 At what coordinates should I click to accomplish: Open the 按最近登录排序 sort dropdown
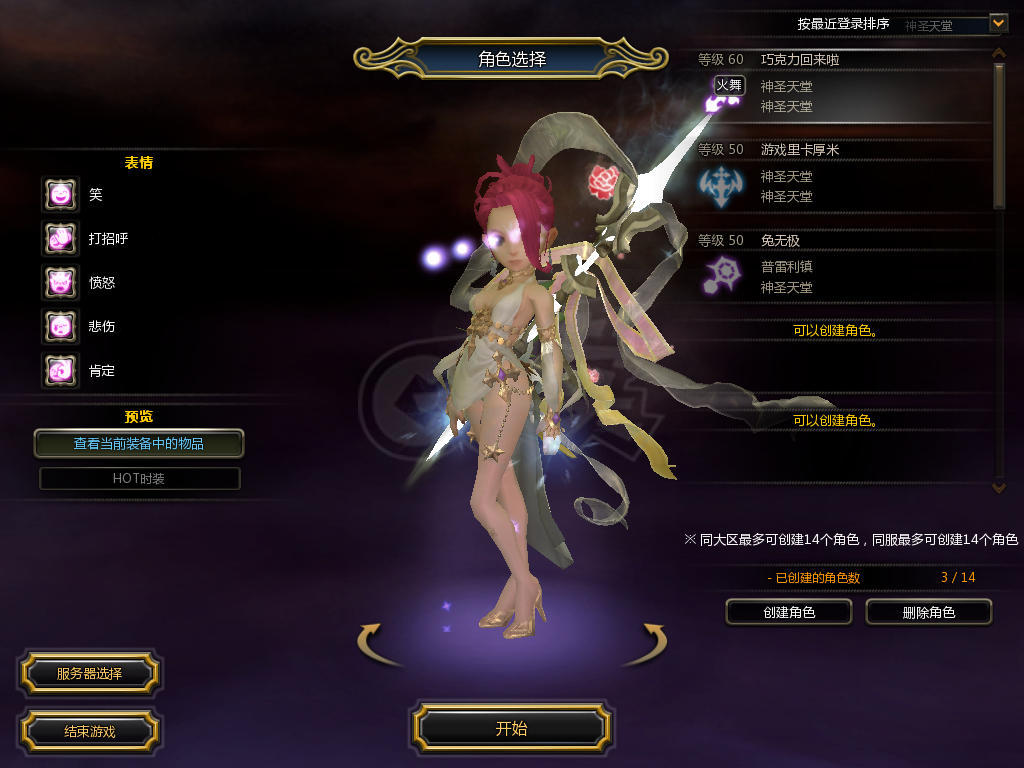pos(998,23)
